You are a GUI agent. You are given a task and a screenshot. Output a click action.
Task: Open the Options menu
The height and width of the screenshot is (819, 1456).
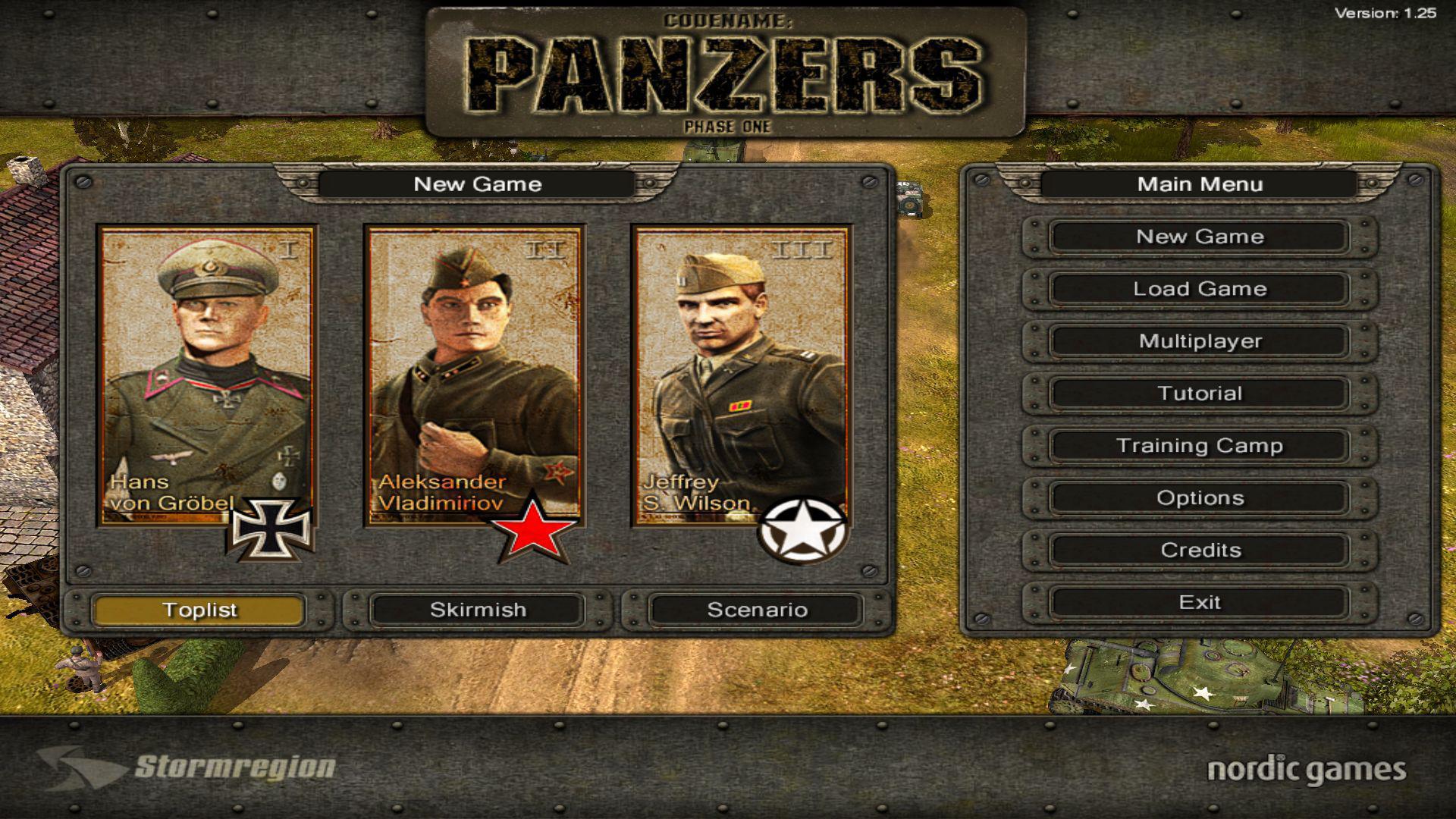[1198, 498]
